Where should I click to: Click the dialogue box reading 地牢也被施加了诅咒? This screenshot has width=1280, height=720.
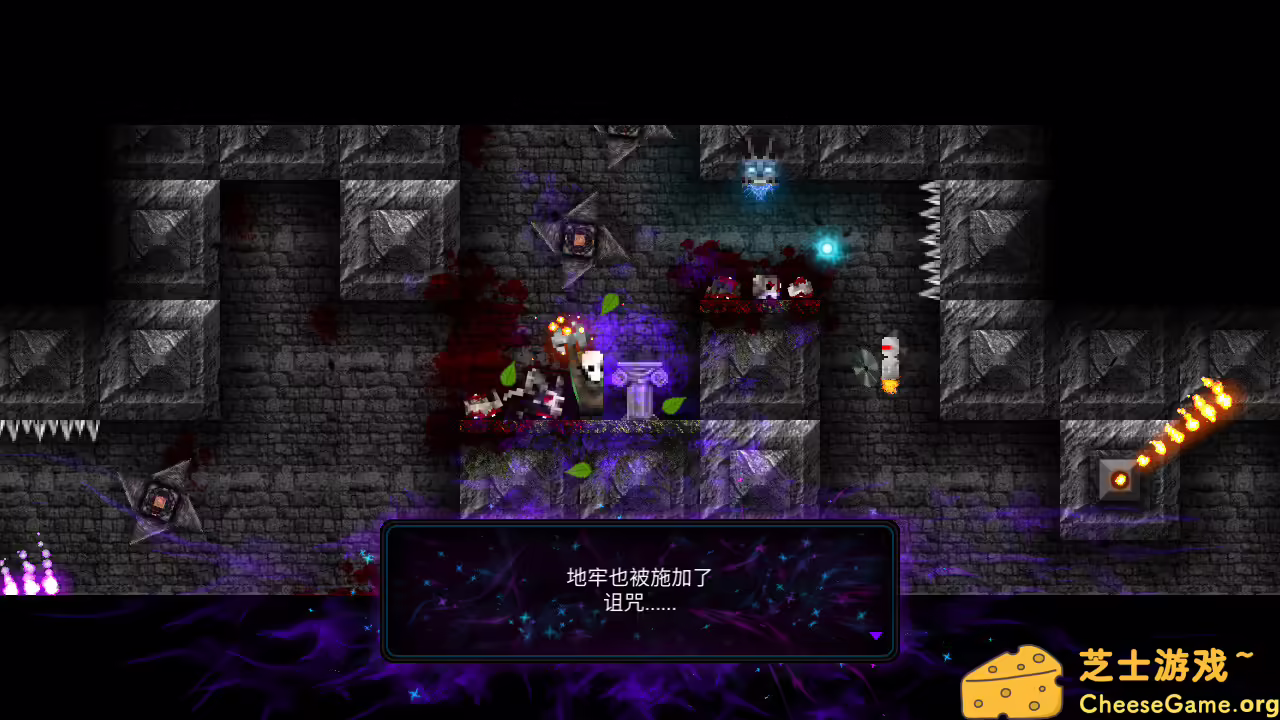(640, 590)
